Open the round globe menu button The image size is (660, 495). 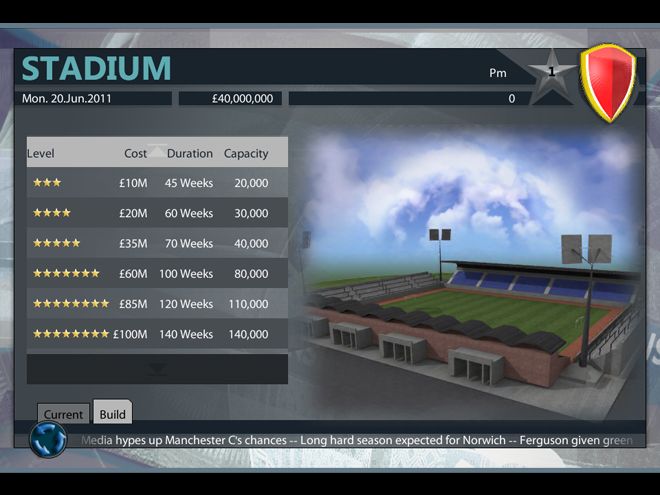48,439
